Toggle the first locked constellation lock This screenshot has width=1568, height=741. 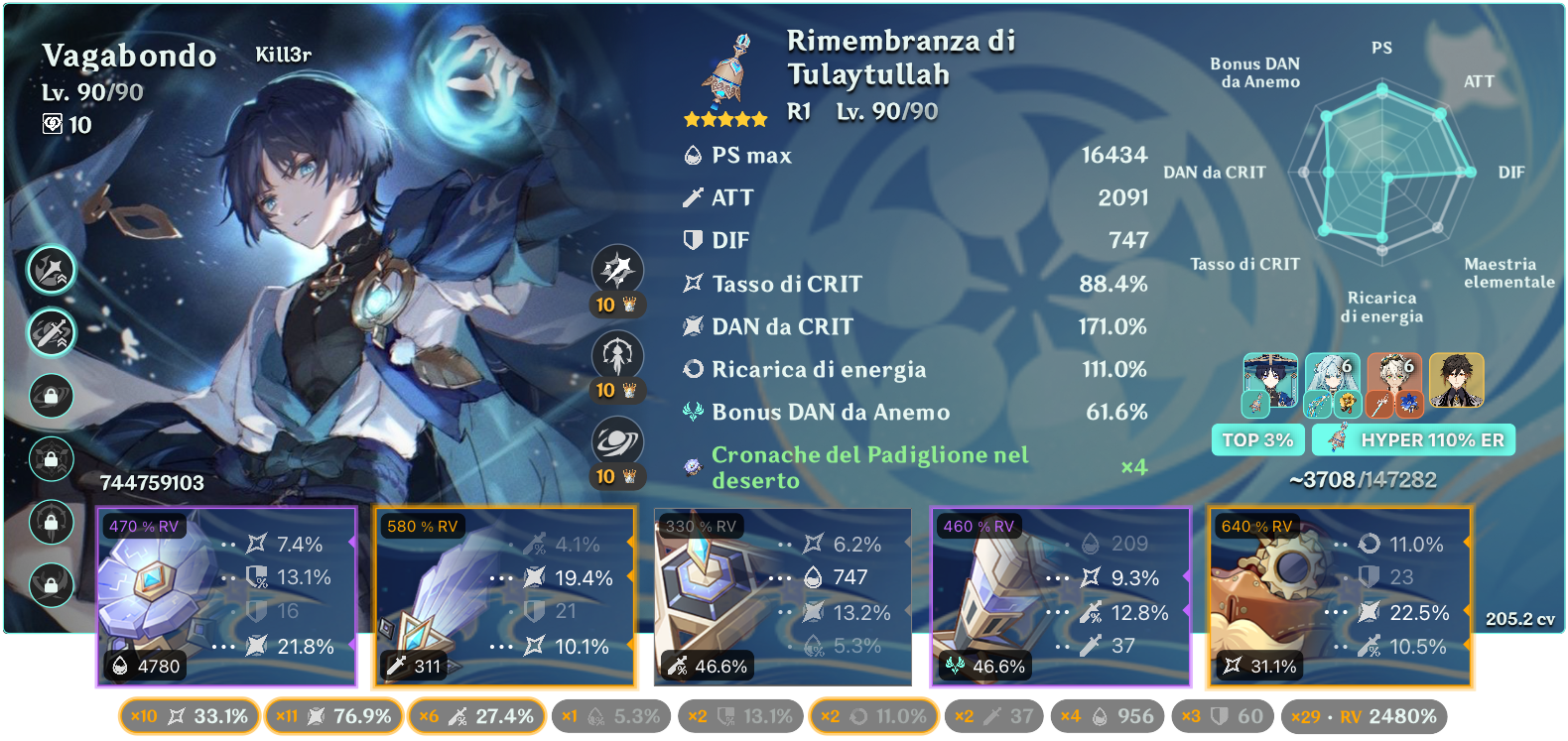(52, 397)
